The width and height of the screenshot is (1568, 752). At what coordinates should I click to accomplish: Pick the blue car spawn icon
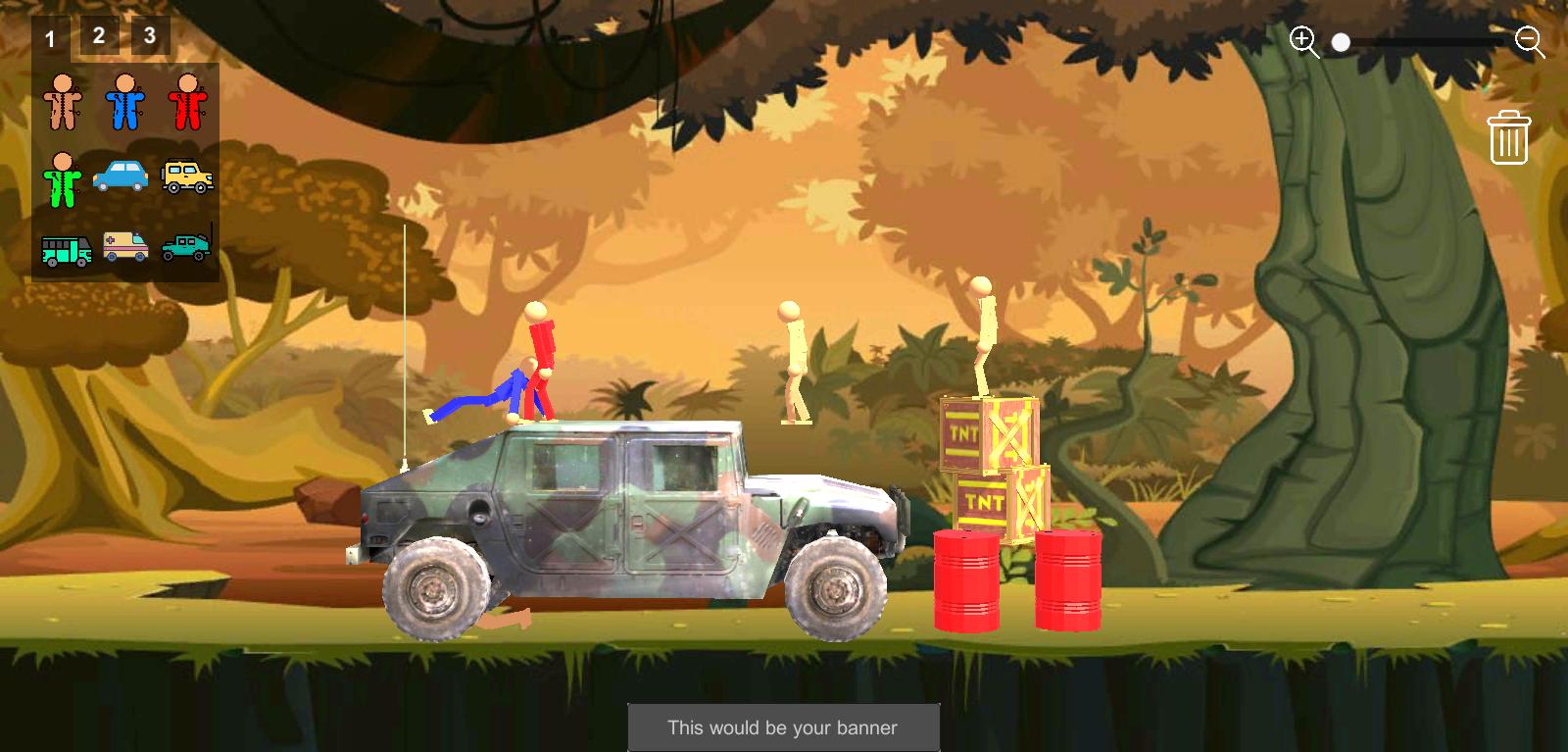[122, 176]
